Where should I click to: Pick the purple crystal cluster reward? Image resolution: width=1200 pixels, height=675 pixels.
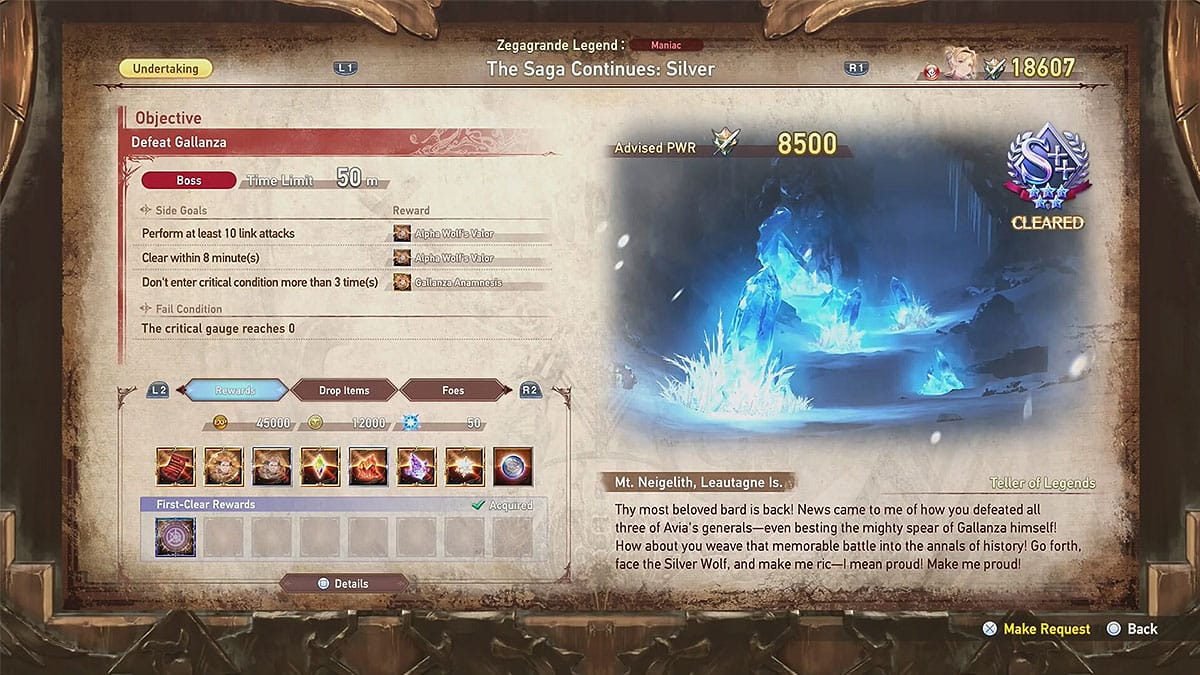416,466
